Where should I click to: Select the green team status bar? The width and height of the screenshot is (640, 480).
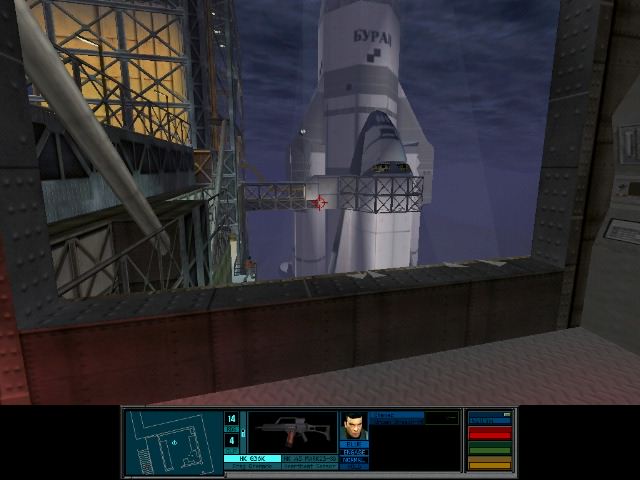pos(489,450)
